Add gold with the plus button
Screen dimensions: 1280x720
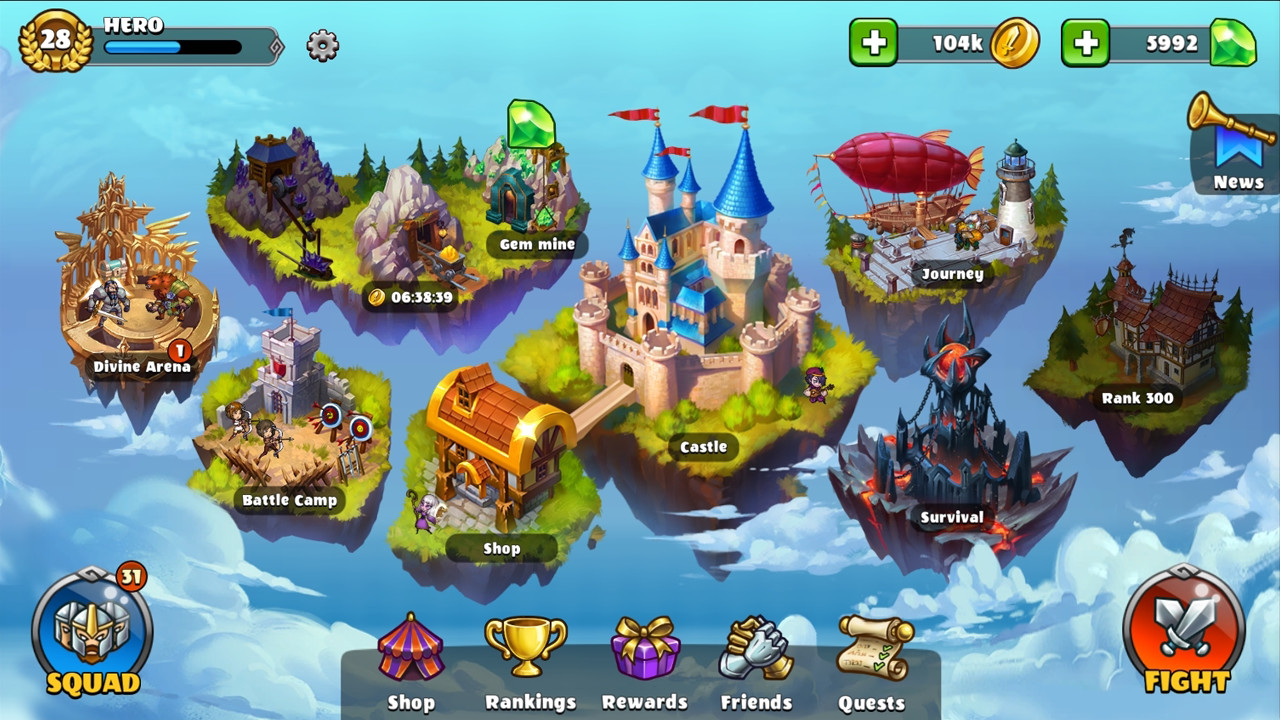pyautogui.click(x=873, y=44)
